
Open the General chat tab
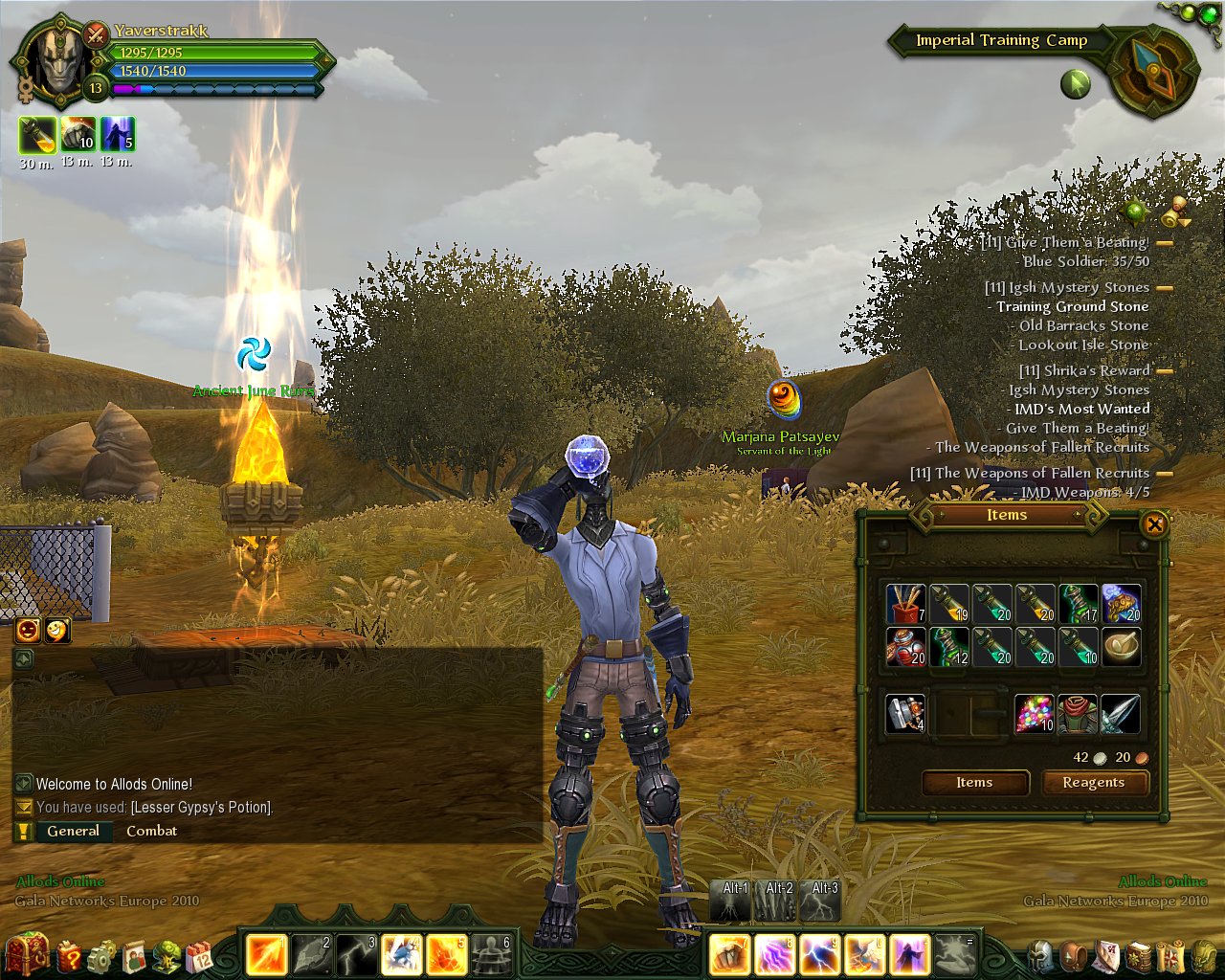pos(74,831)
